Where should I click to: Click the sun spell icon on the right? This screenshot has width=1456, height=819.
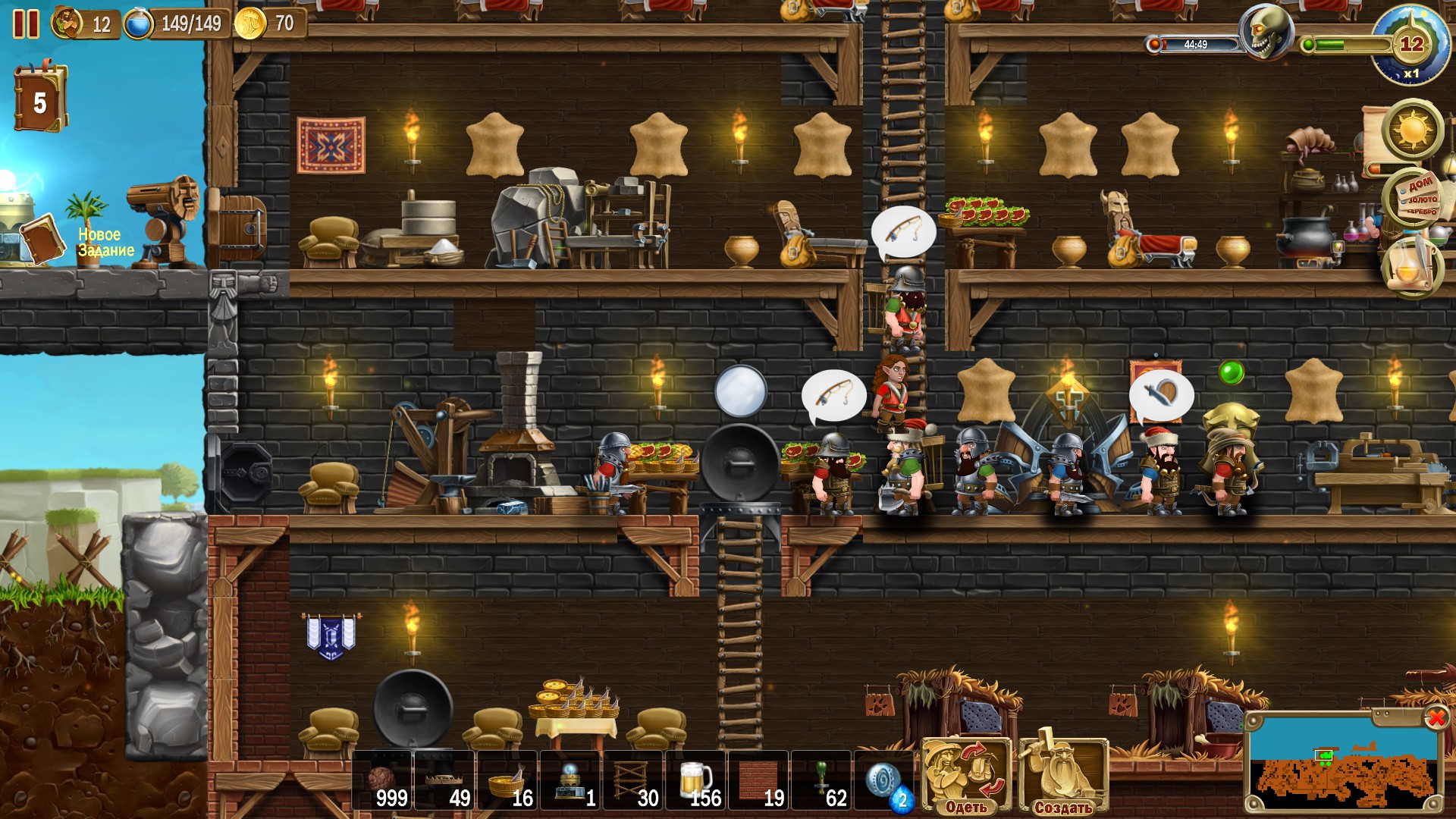[x=1414, y=130]
